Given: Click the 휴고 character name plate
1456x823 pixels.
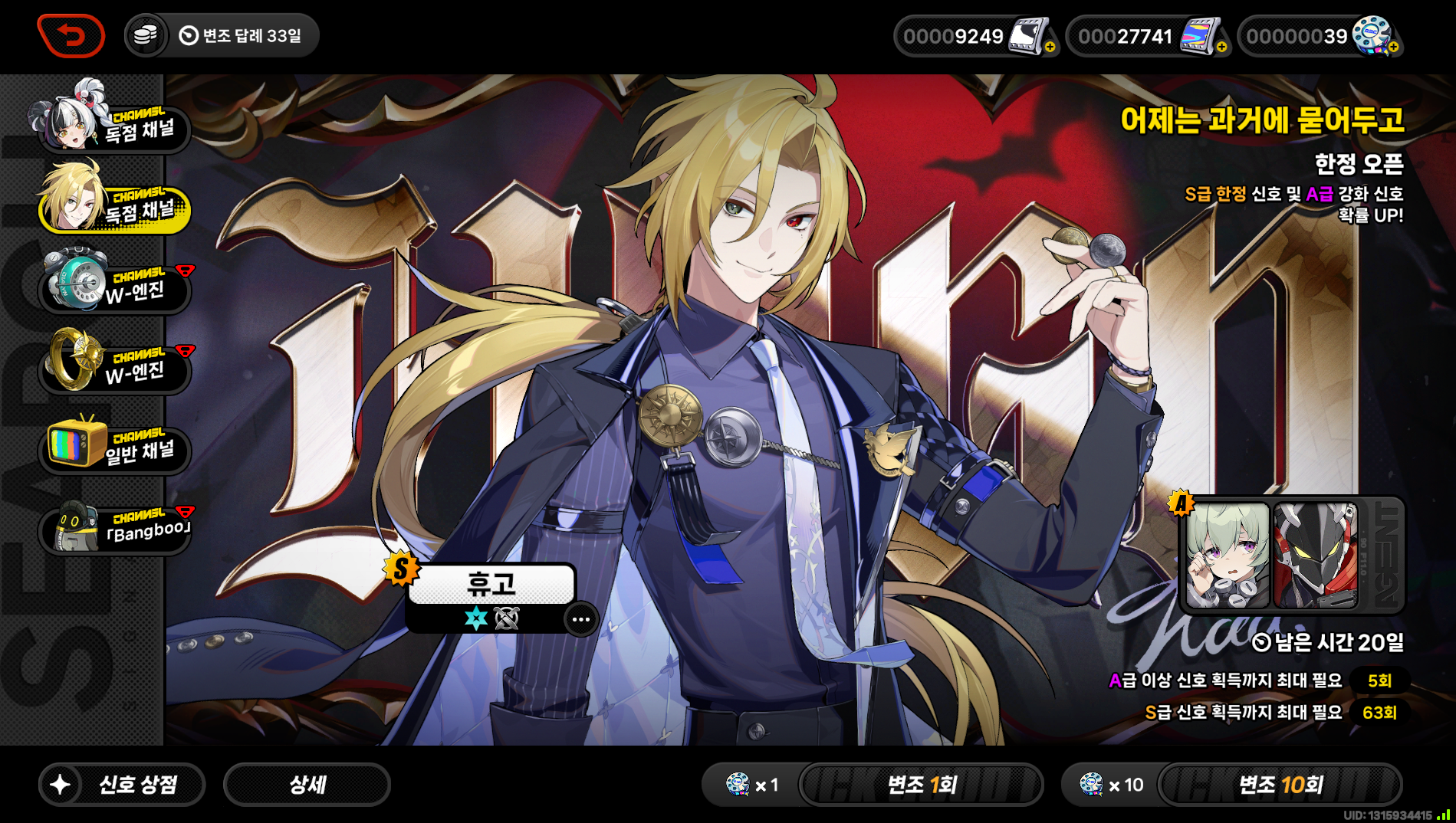Looking at the screenshot, I should [491, 585].
